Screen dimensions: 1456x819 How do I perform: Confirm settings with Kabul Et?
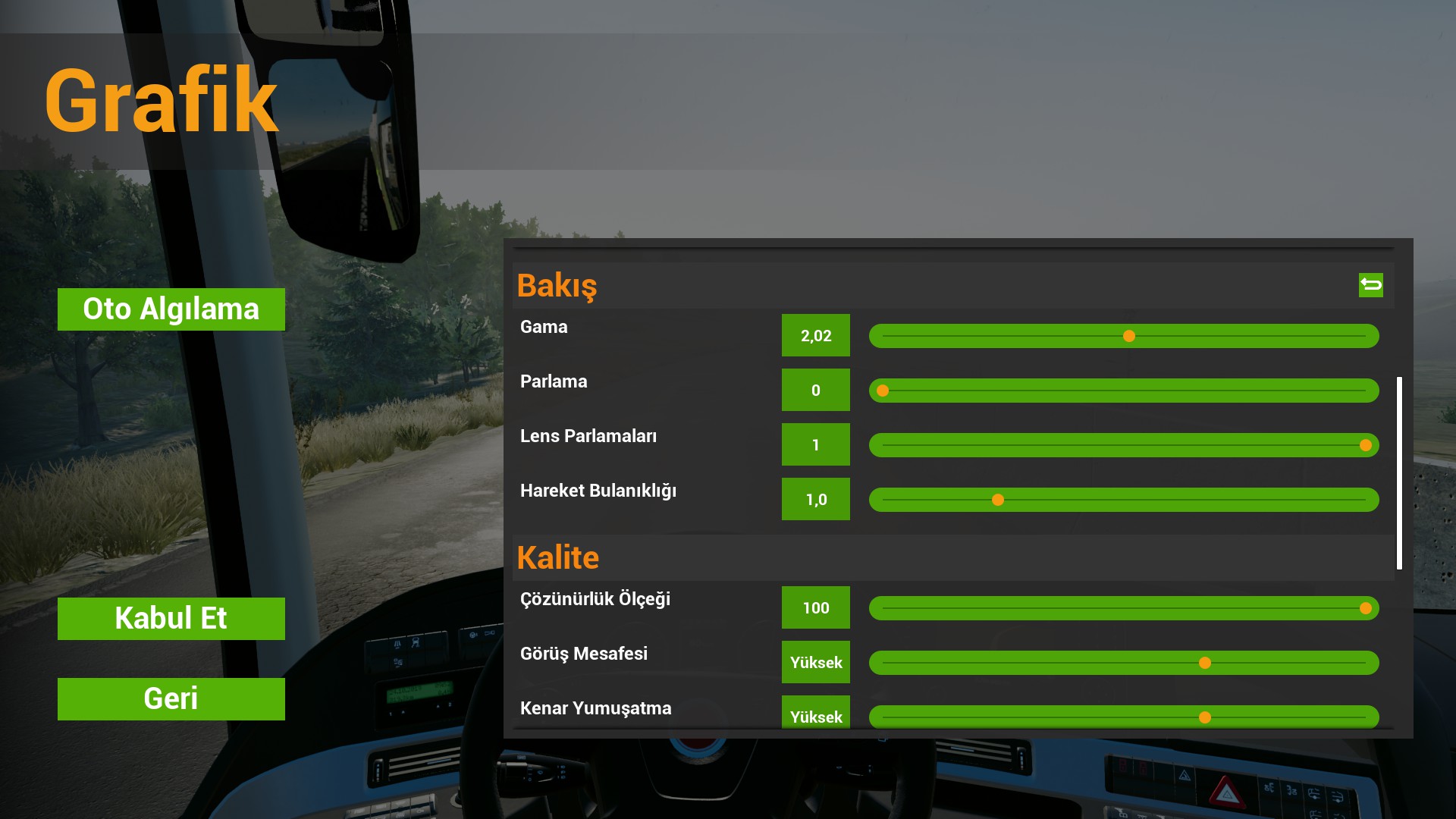(x=171, y=619)
